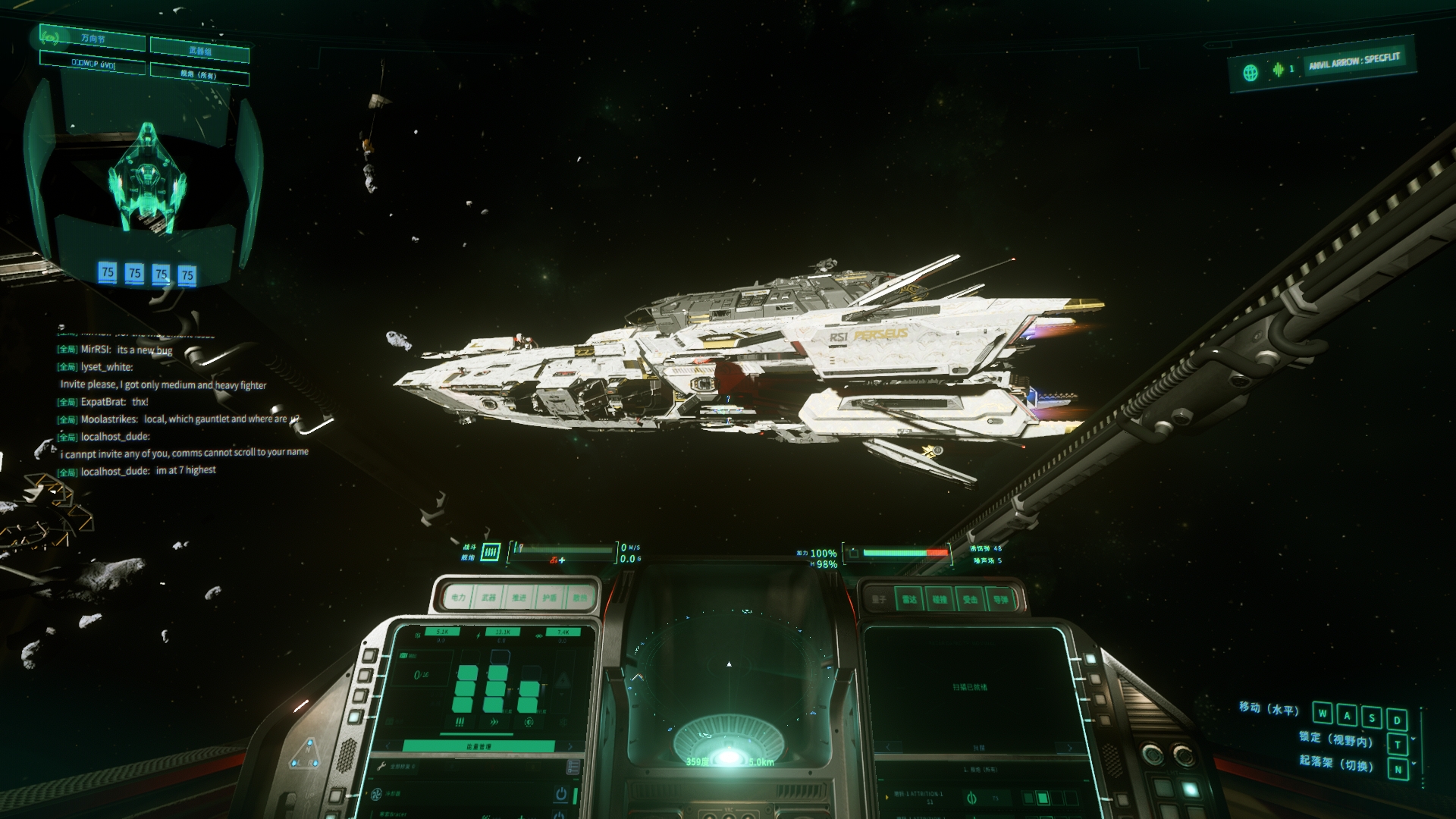
Task: Select the 量子 quantum tab
Action: point(879,599)
